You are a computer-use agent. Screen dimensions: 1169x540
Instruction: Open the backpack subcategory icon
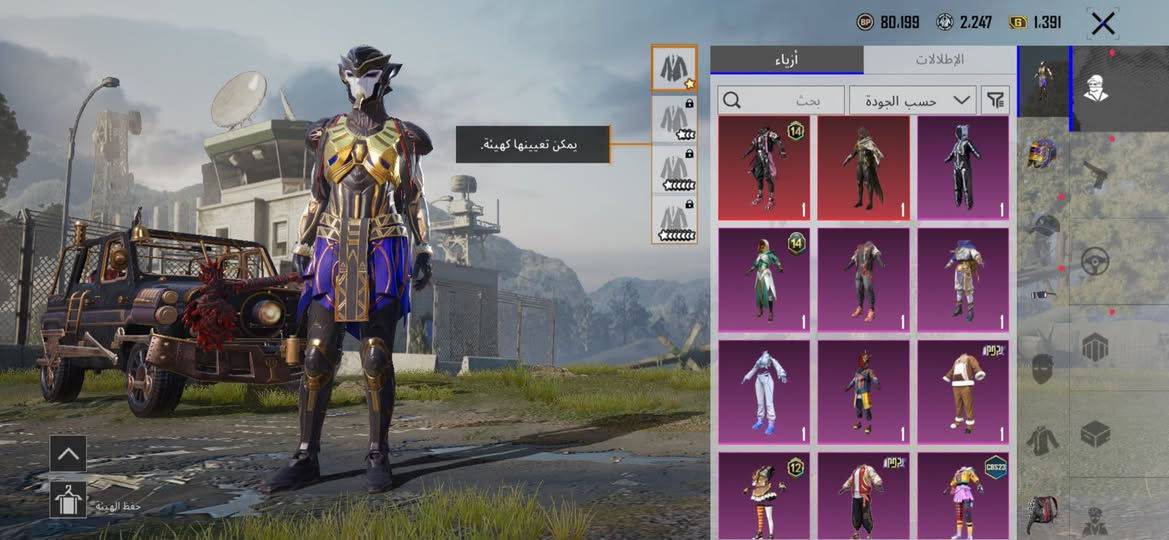(1042, 514)
